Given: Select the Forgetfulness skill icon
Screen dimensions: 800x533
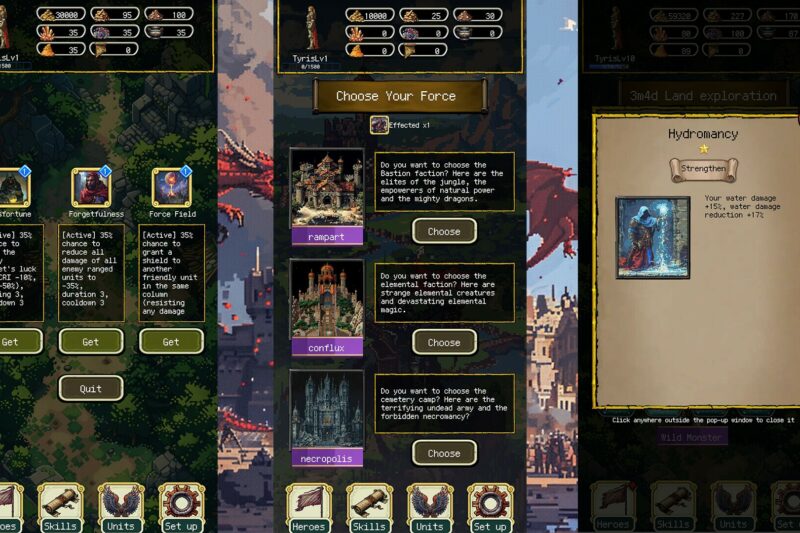Looking at the screenshot, I should click(x=90, y=187).
